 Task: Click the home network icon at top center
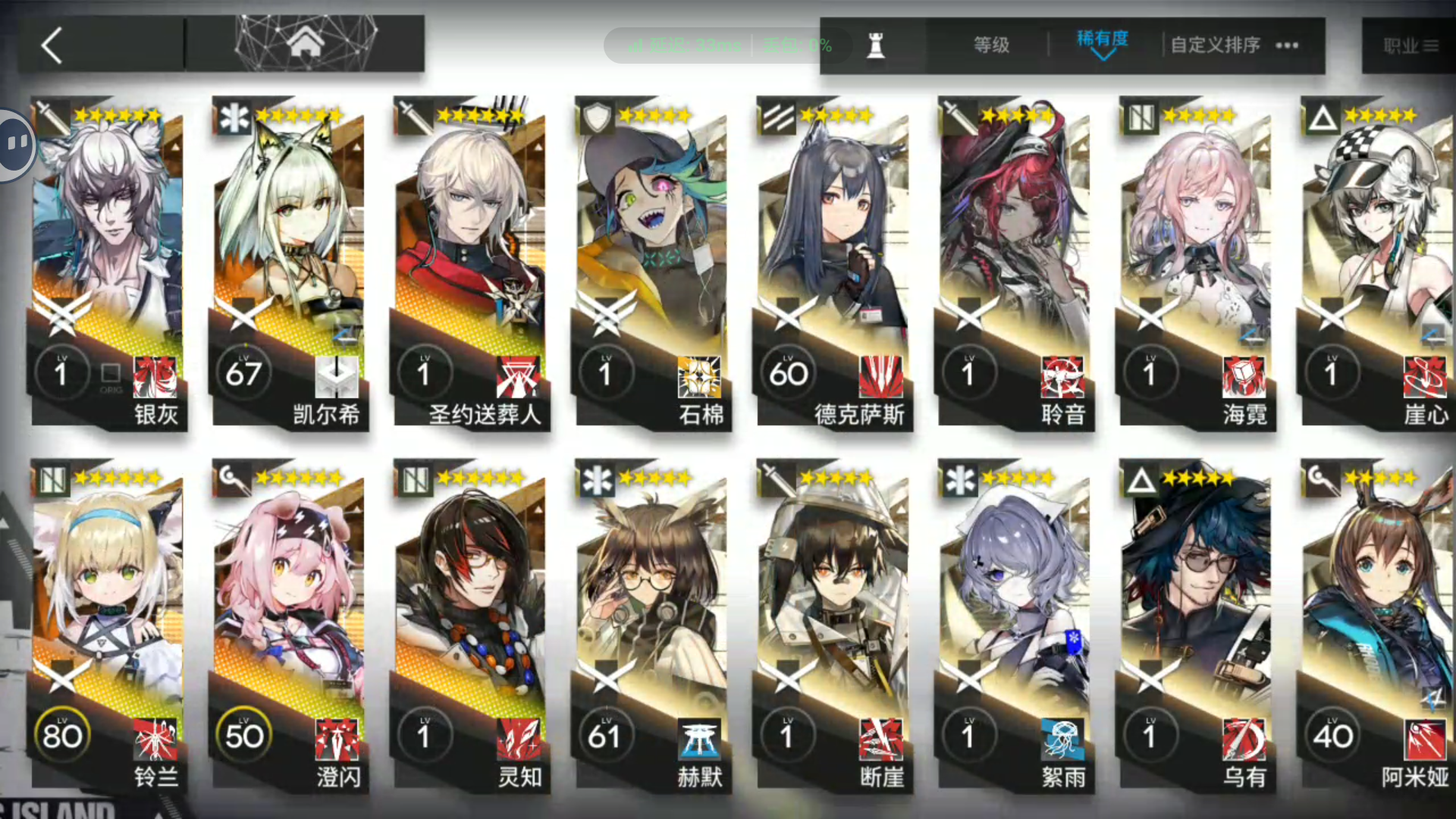pos(306,44)
